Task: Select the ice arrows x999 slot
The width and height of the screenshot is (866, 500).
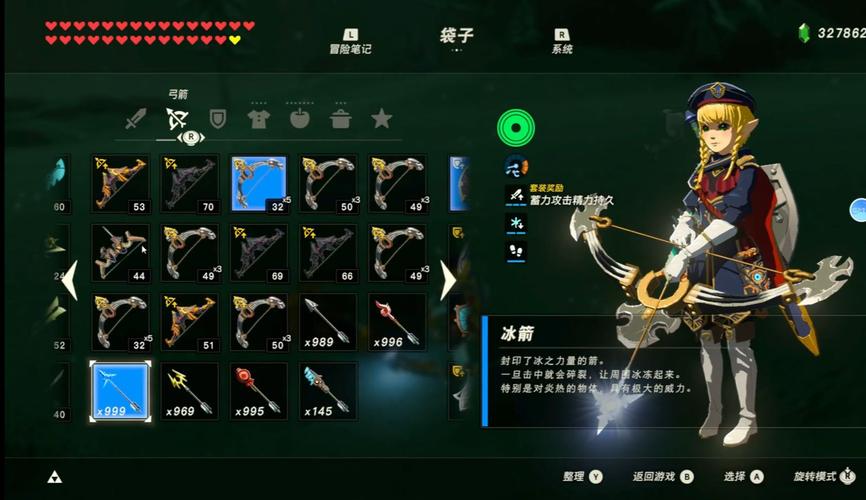Action: point(120,391)
